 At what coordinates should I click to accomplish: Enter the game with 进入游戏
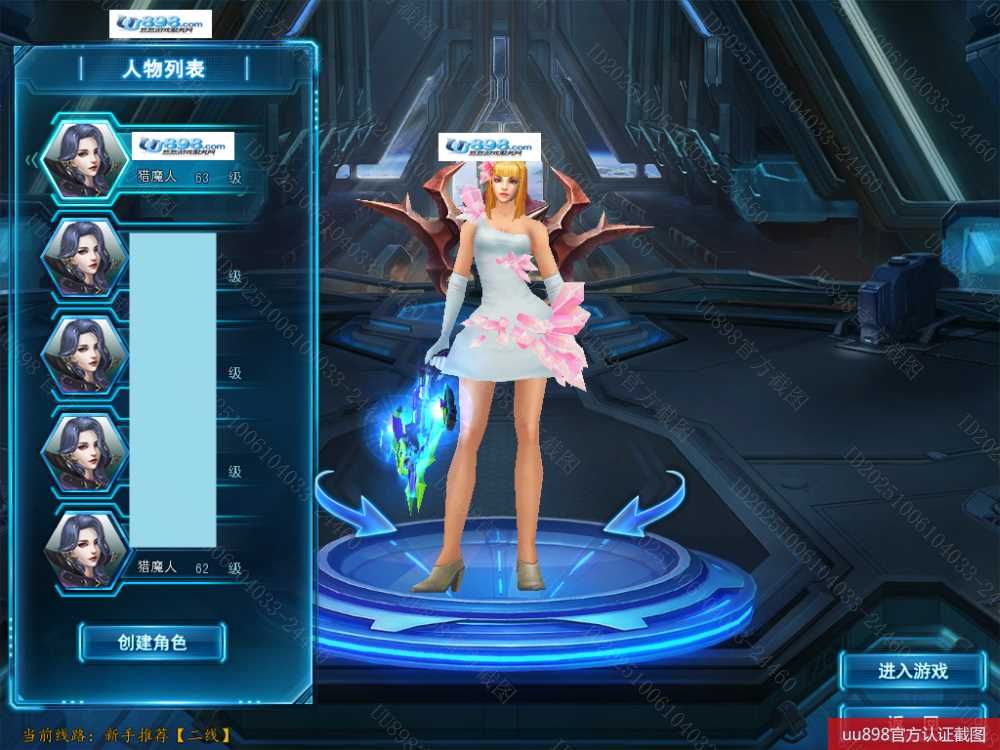click(x=912, y=671)
